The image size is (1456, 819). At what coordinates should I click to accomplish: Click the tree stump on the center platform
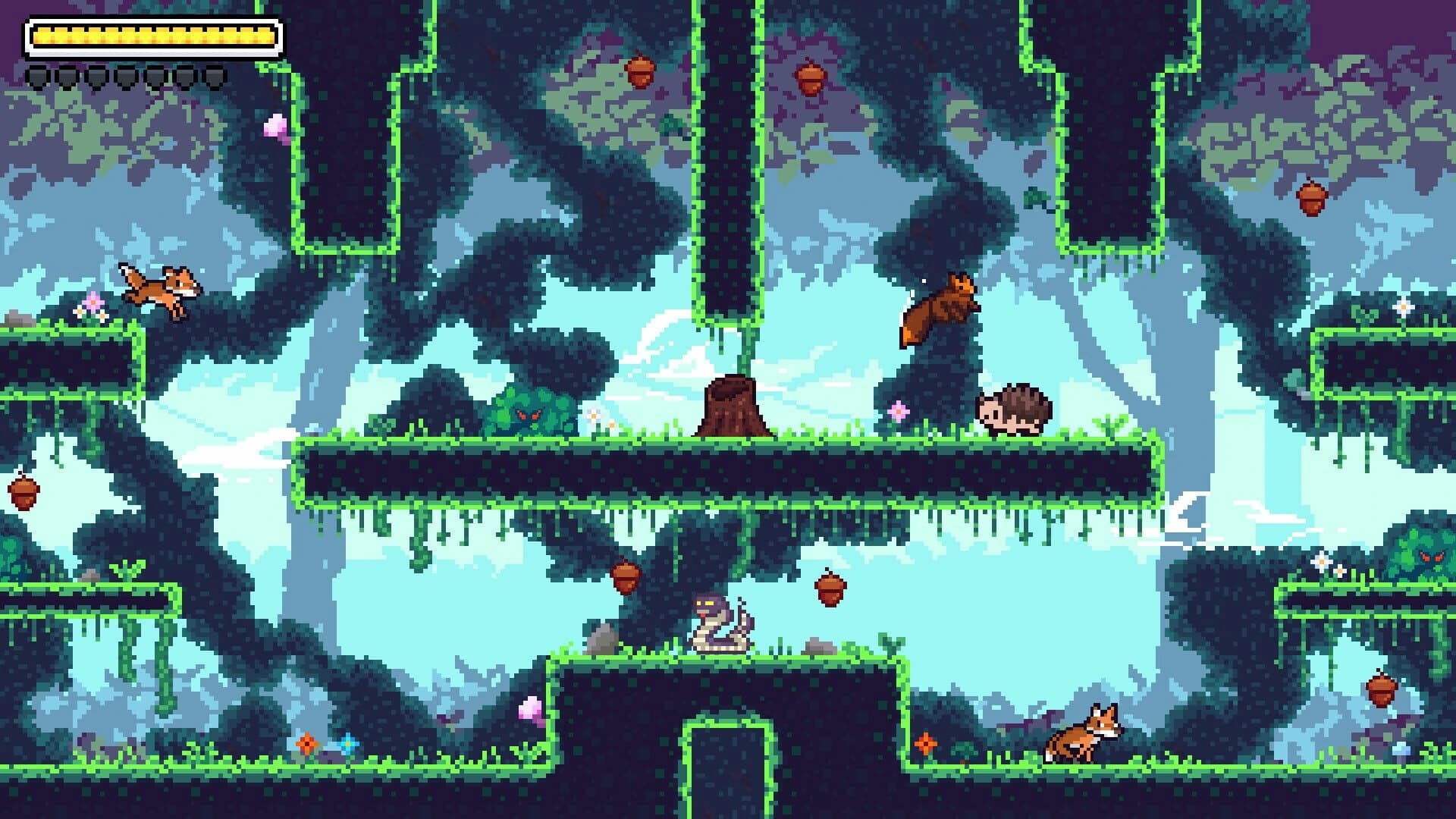[732, 406]
